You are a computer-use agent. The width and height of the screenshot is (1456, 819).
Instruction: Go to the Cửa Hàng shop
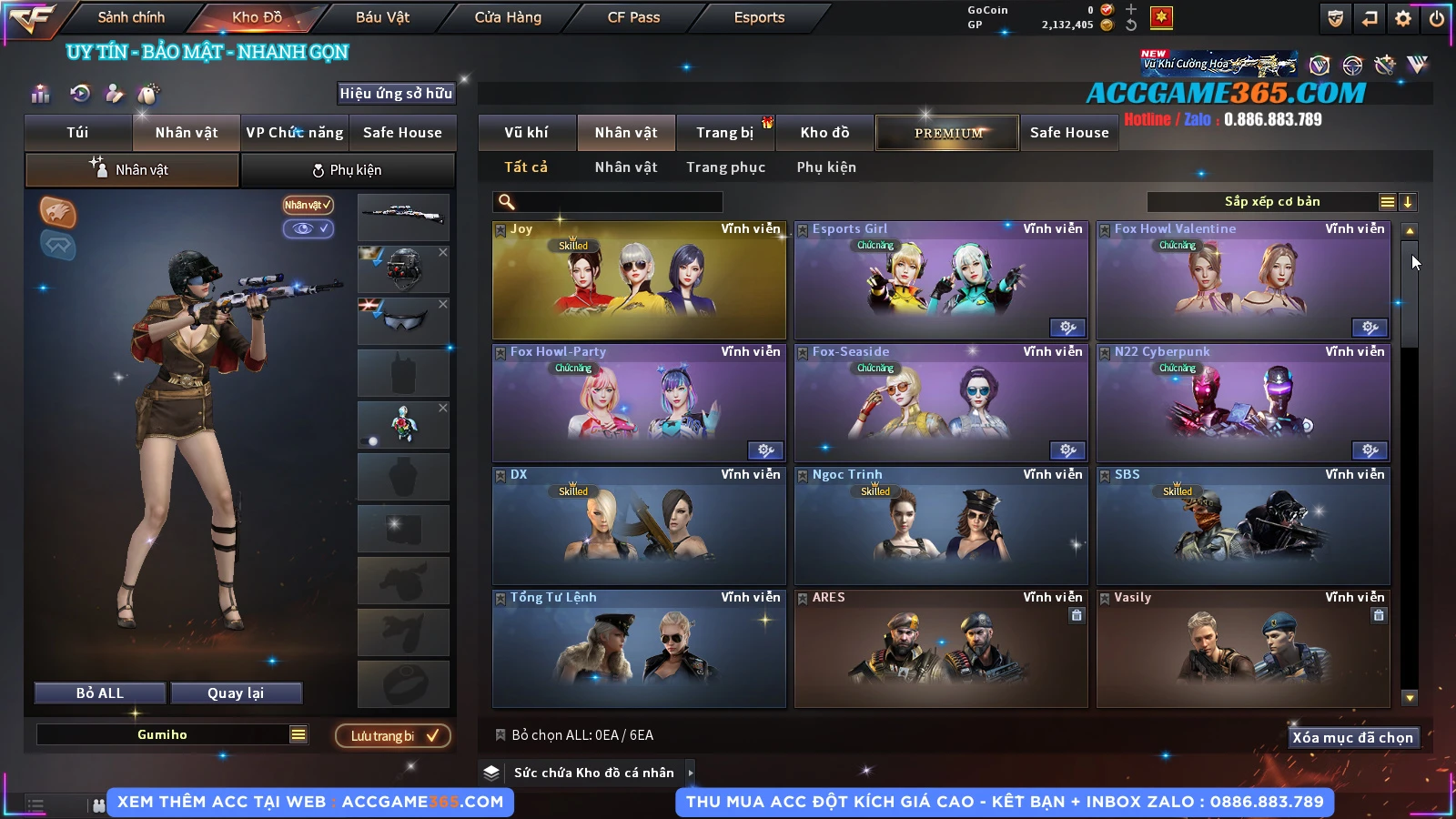pyautogui.click(x=508, y=17)
